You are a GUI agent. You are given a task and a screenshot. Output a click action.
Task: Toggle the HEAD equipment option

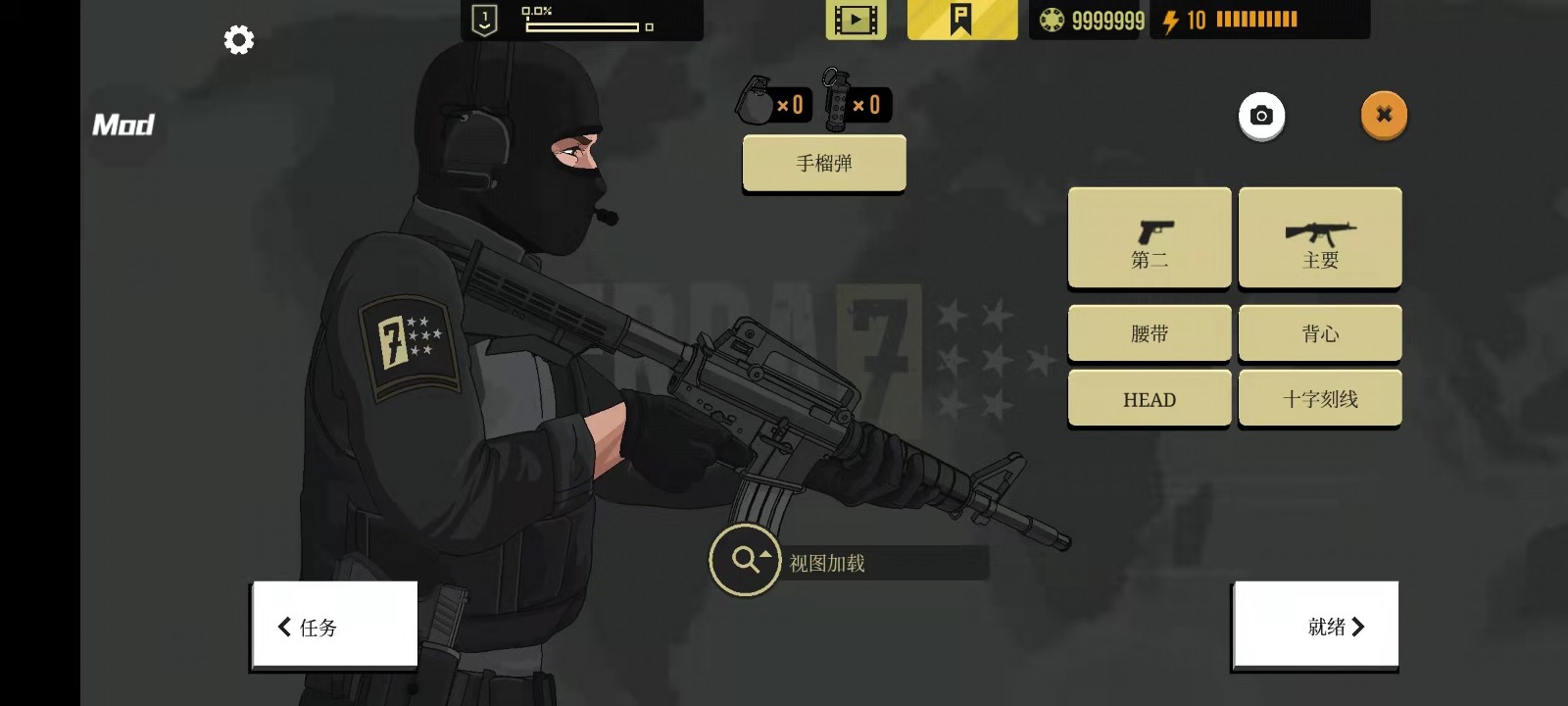(1149, 398)
